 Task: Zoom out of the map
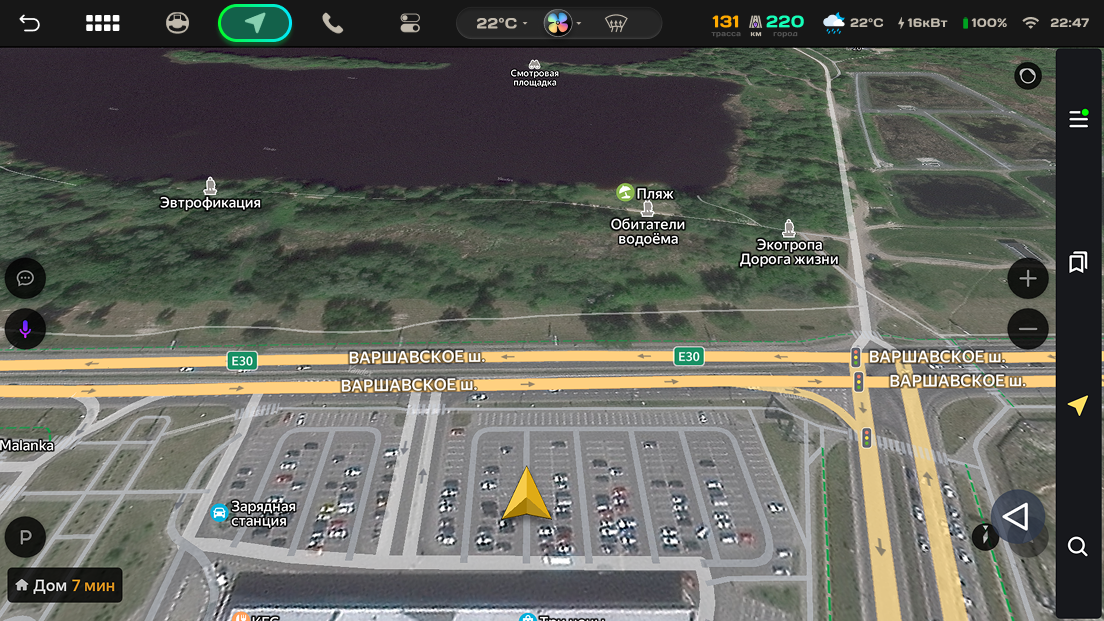click(x=1028, y=329)
